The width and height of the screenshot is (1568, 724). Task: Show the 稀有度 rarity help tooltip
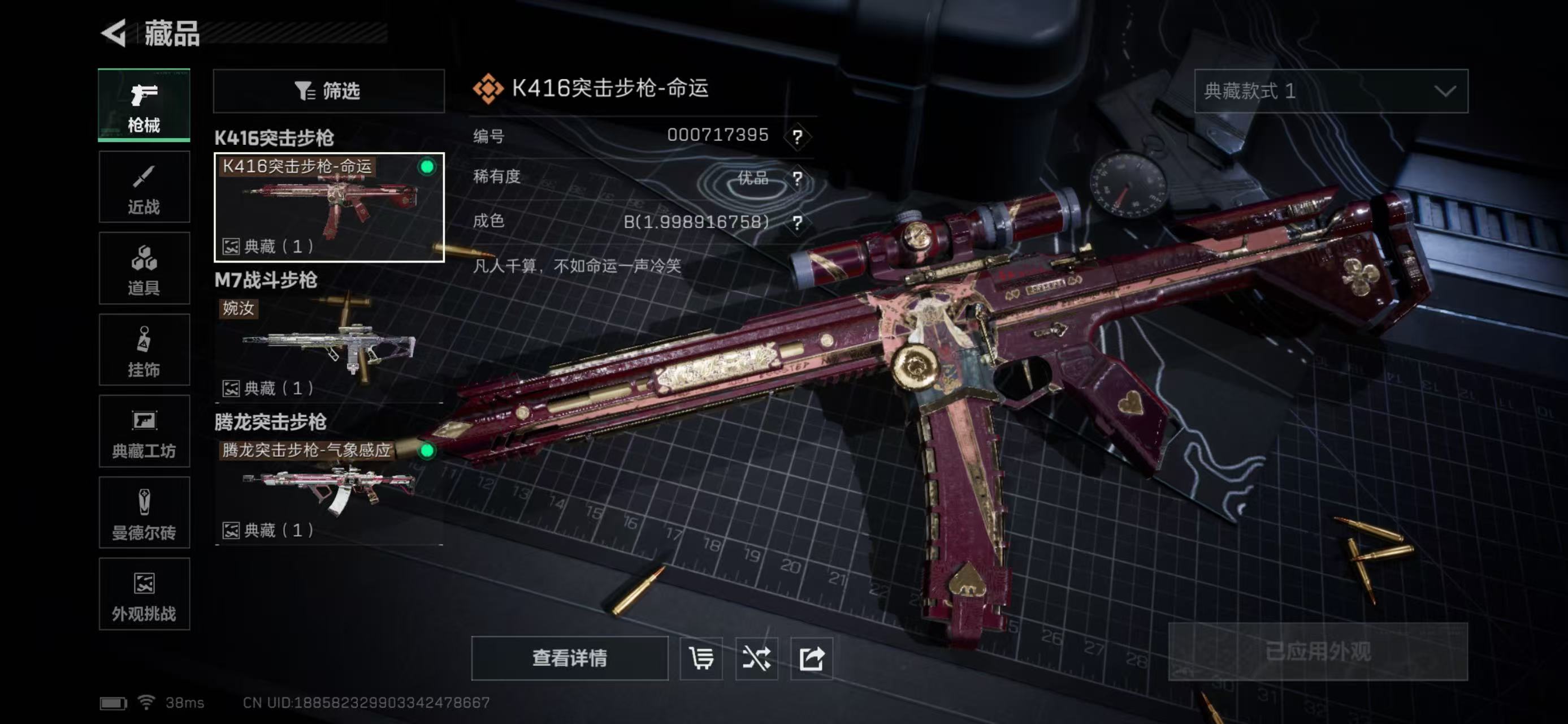tap(798, 178)
